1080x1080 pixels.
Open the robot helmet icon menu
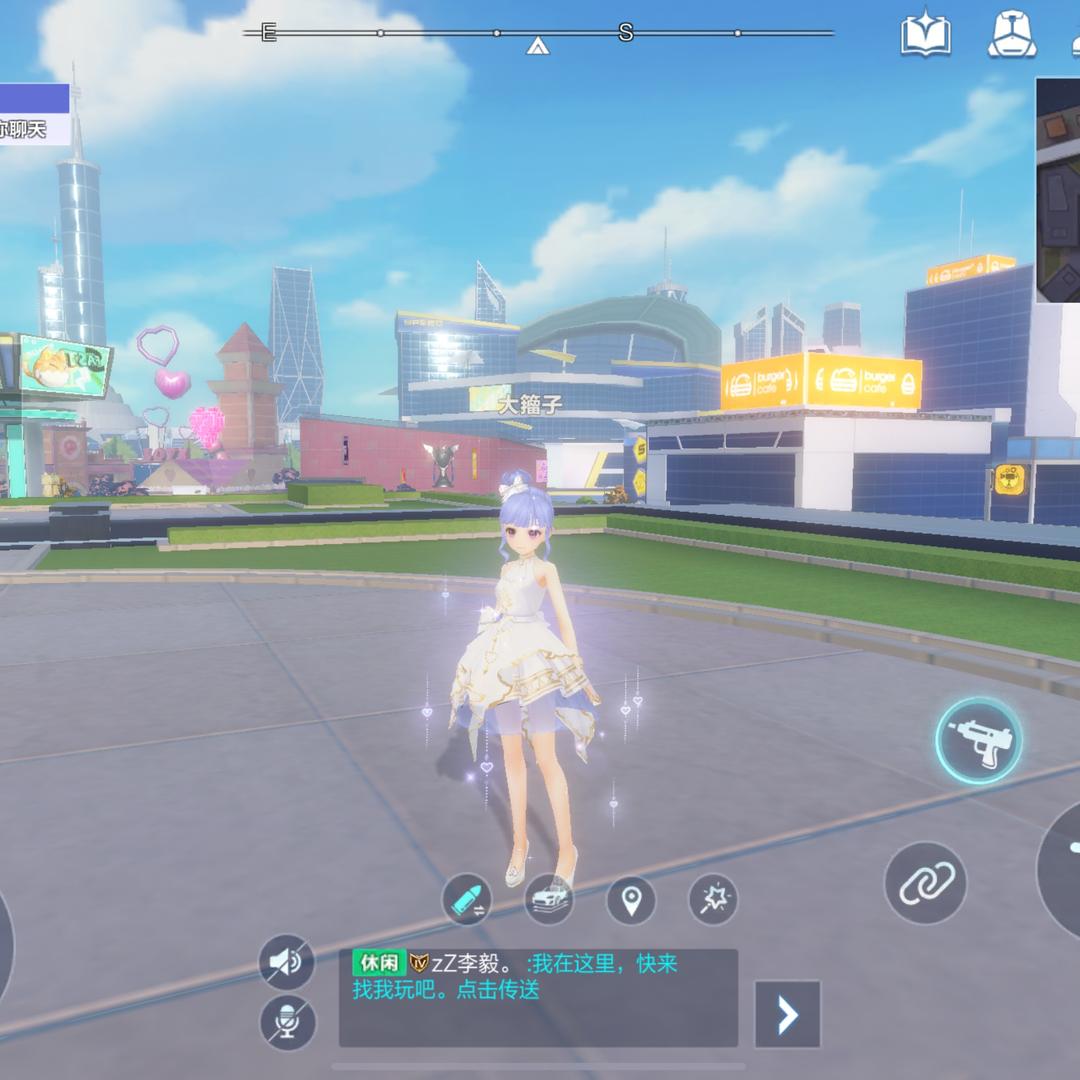coord(1012,35)
